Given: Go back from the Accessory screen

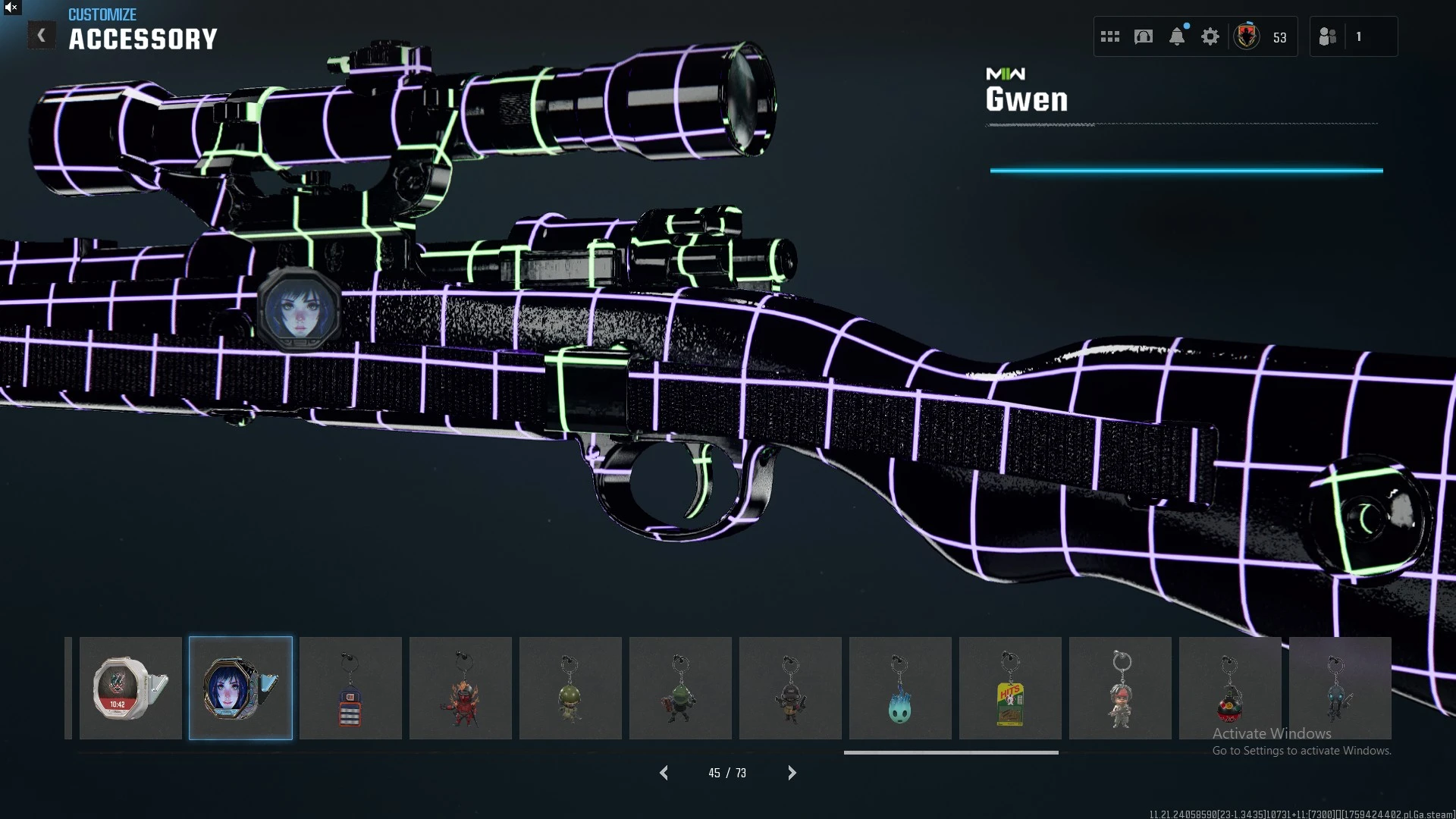Looking at the screenshot, I should [x=42, y=36].
